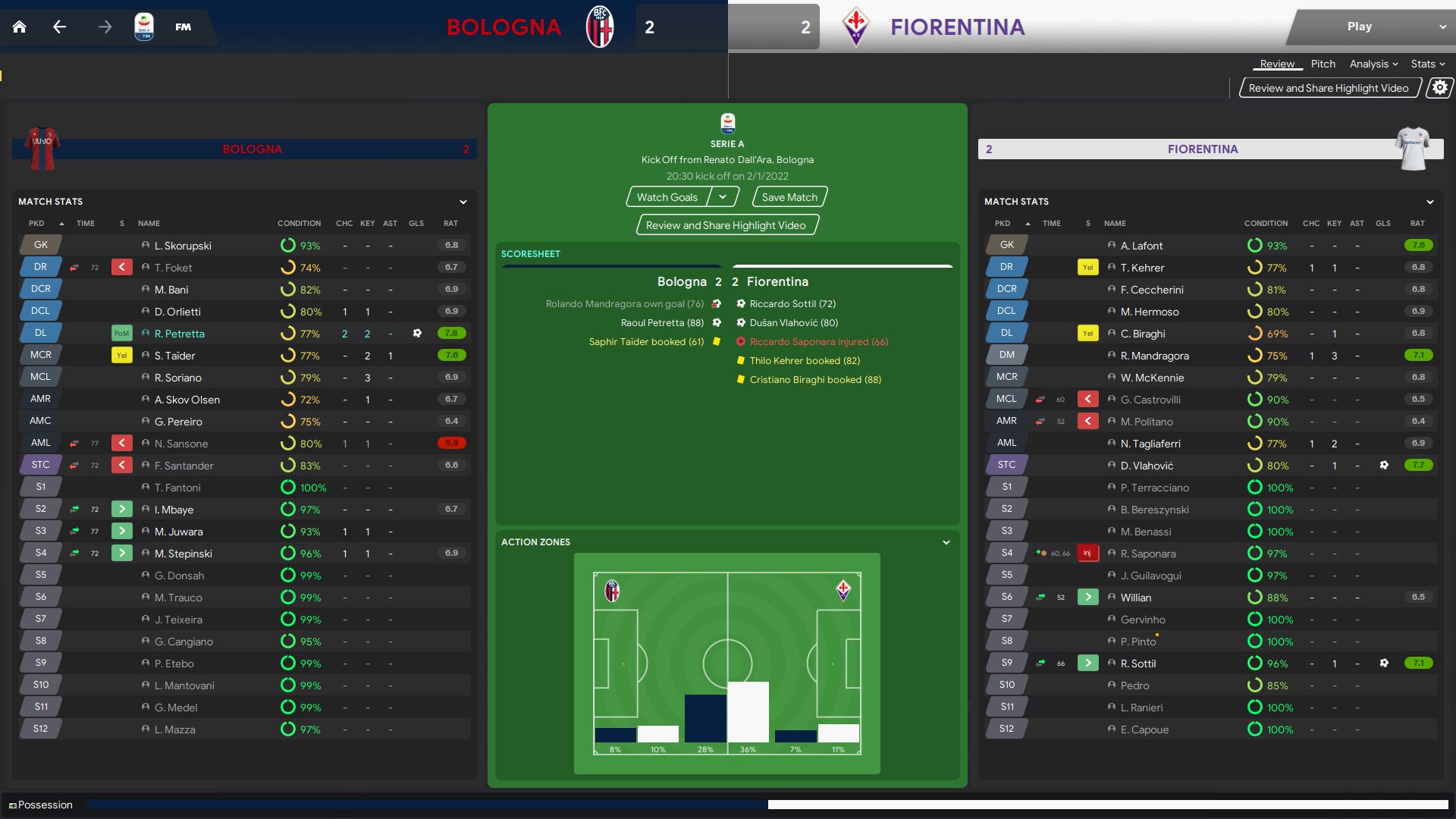Open the gear settings icon
This screenshot has height=819, width=1456.
1439,88
